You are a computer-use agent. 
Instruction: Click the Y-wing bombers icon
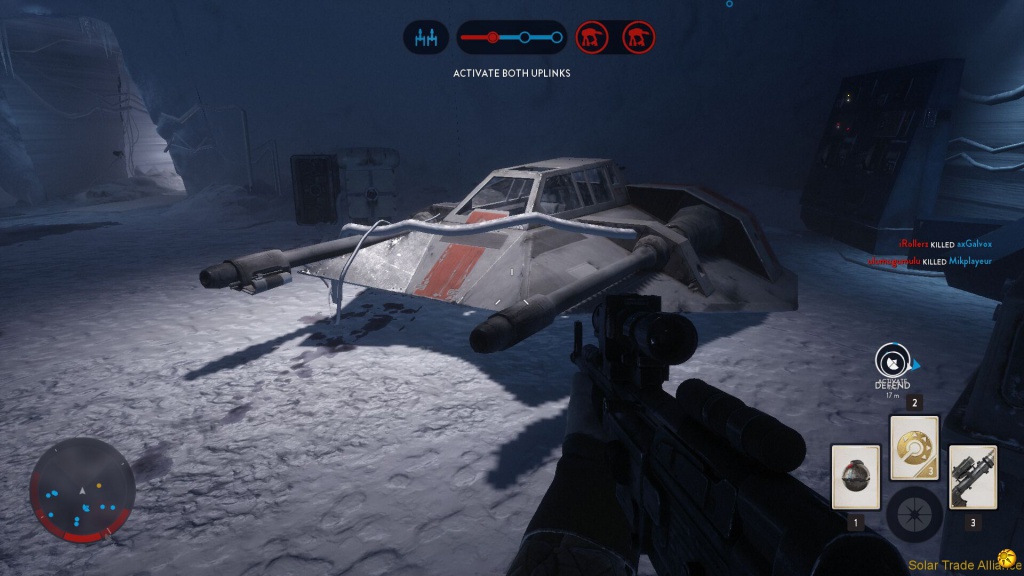pos(427,38)
